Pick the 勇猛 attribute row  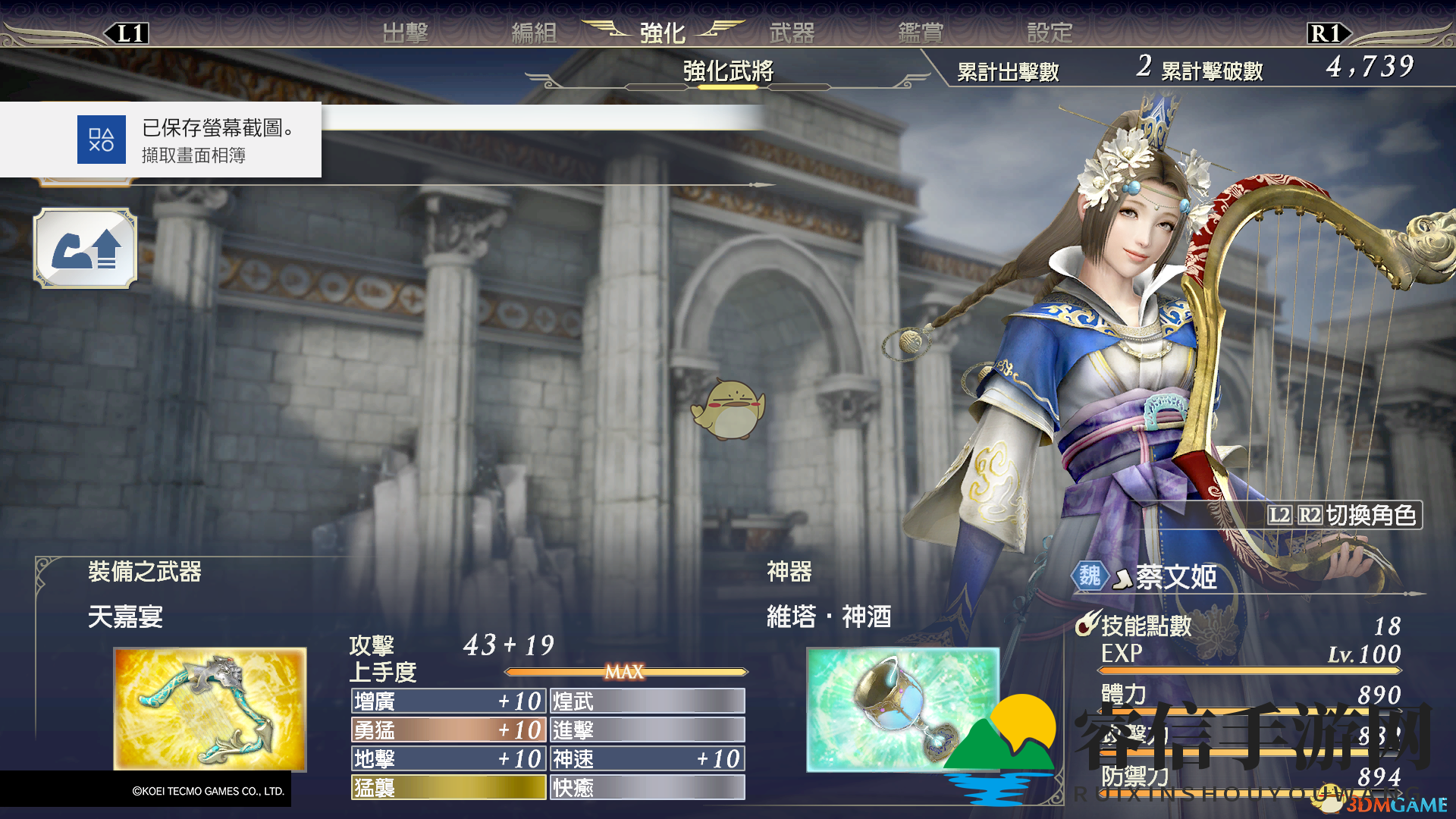coord(448,730)
